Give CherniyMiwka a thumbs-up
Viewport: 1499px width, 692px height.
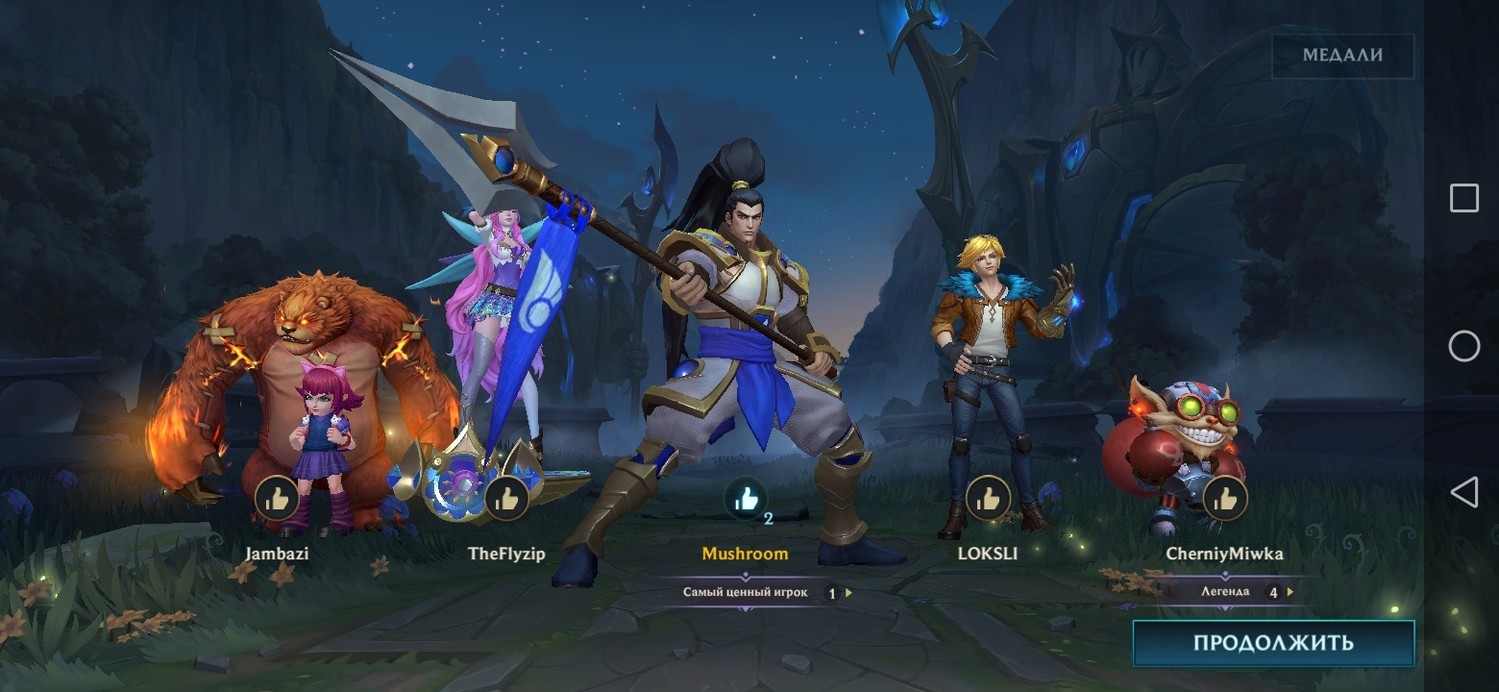pos(1224,498)
